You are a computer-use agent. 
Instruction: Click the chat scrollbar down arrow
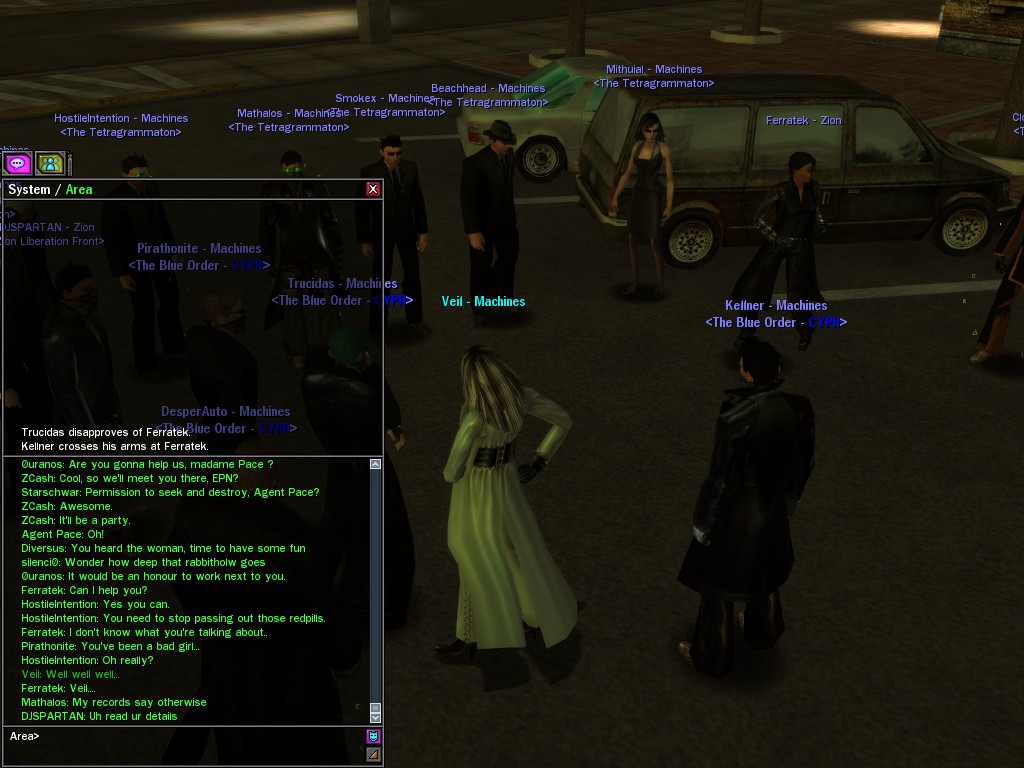point(376,716)
